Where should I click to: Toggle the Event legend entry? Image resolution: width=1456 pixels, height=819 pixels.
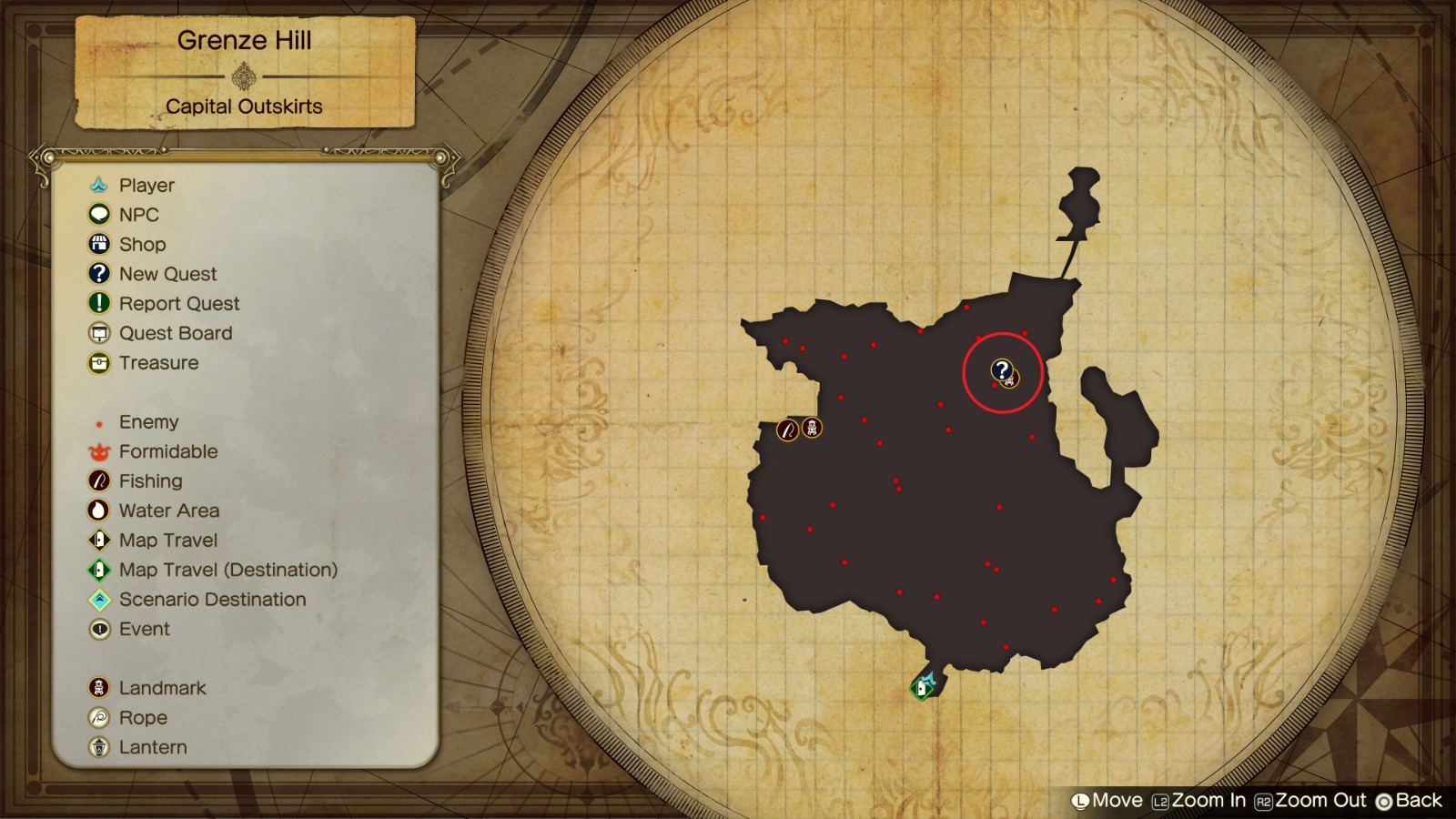point(101,629)
